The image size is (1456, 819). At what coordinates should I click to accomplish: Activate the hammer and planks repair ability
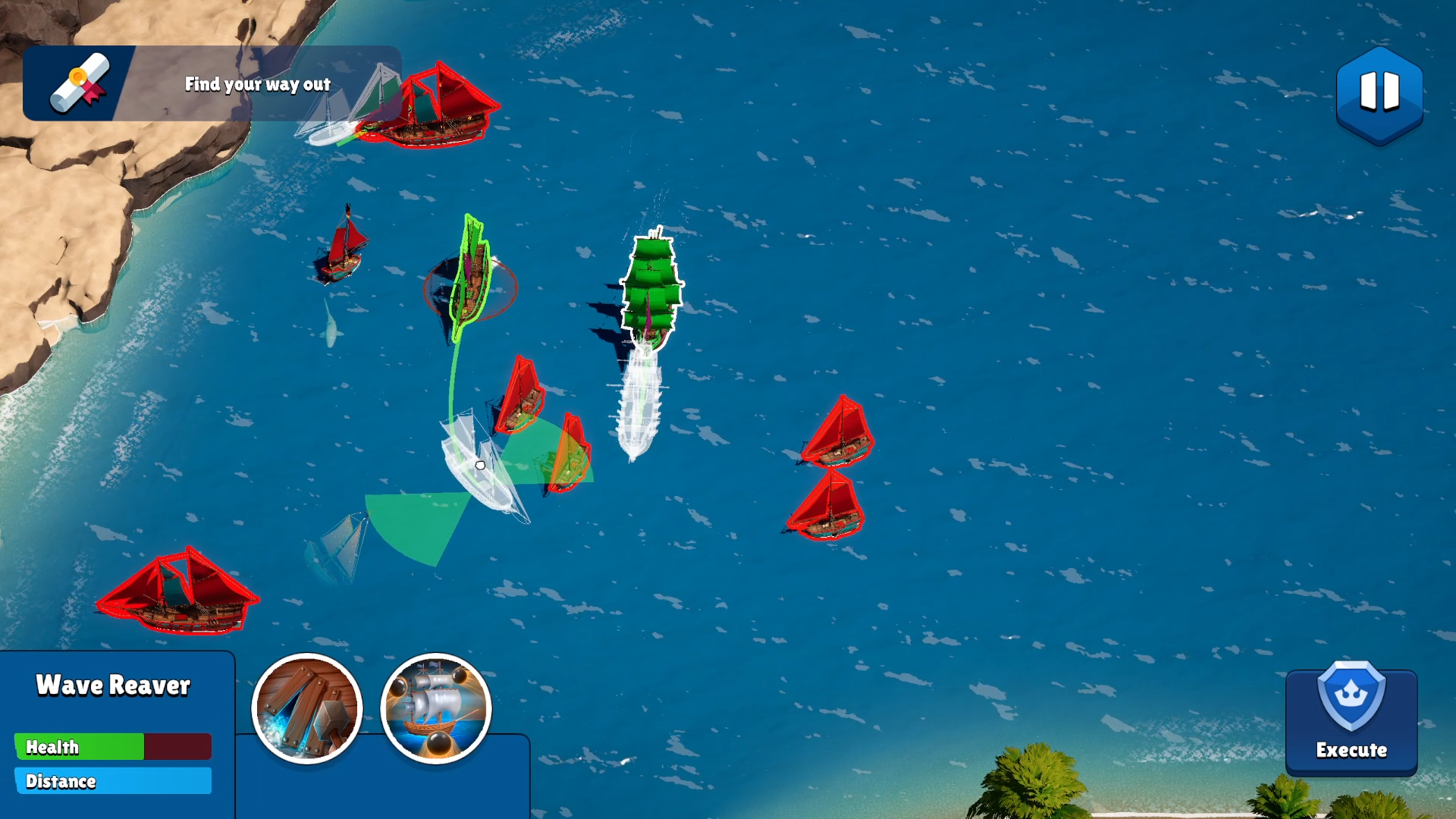pos(307,709)
